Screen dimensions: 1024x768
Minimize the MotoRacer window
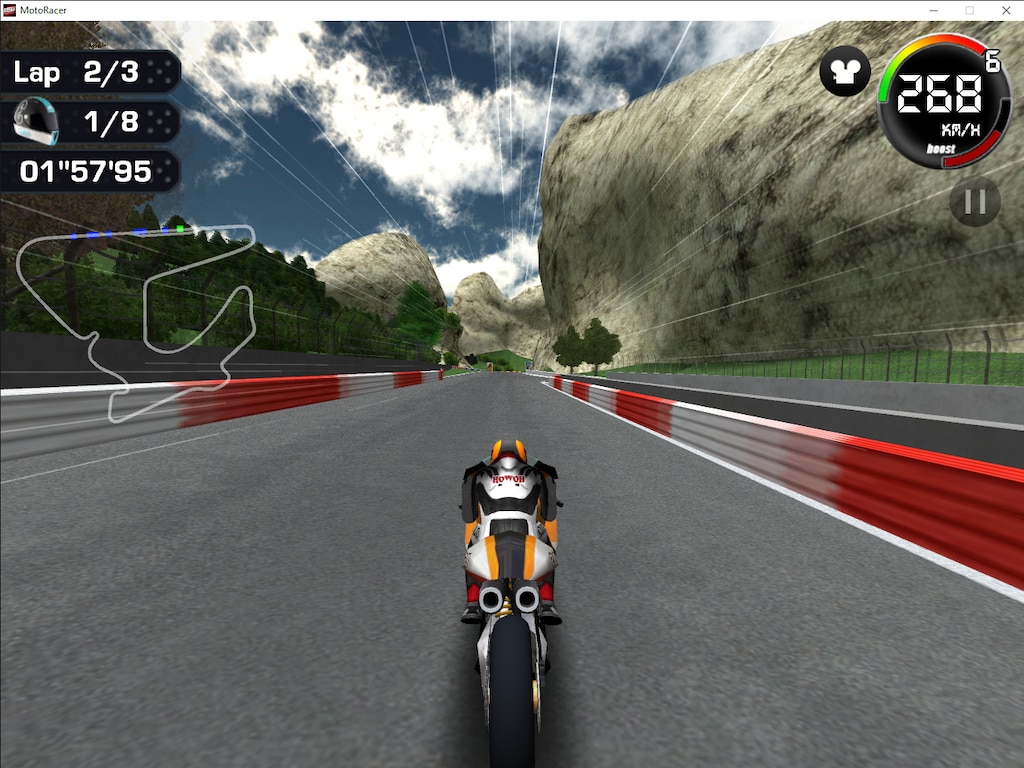(932, 10)
